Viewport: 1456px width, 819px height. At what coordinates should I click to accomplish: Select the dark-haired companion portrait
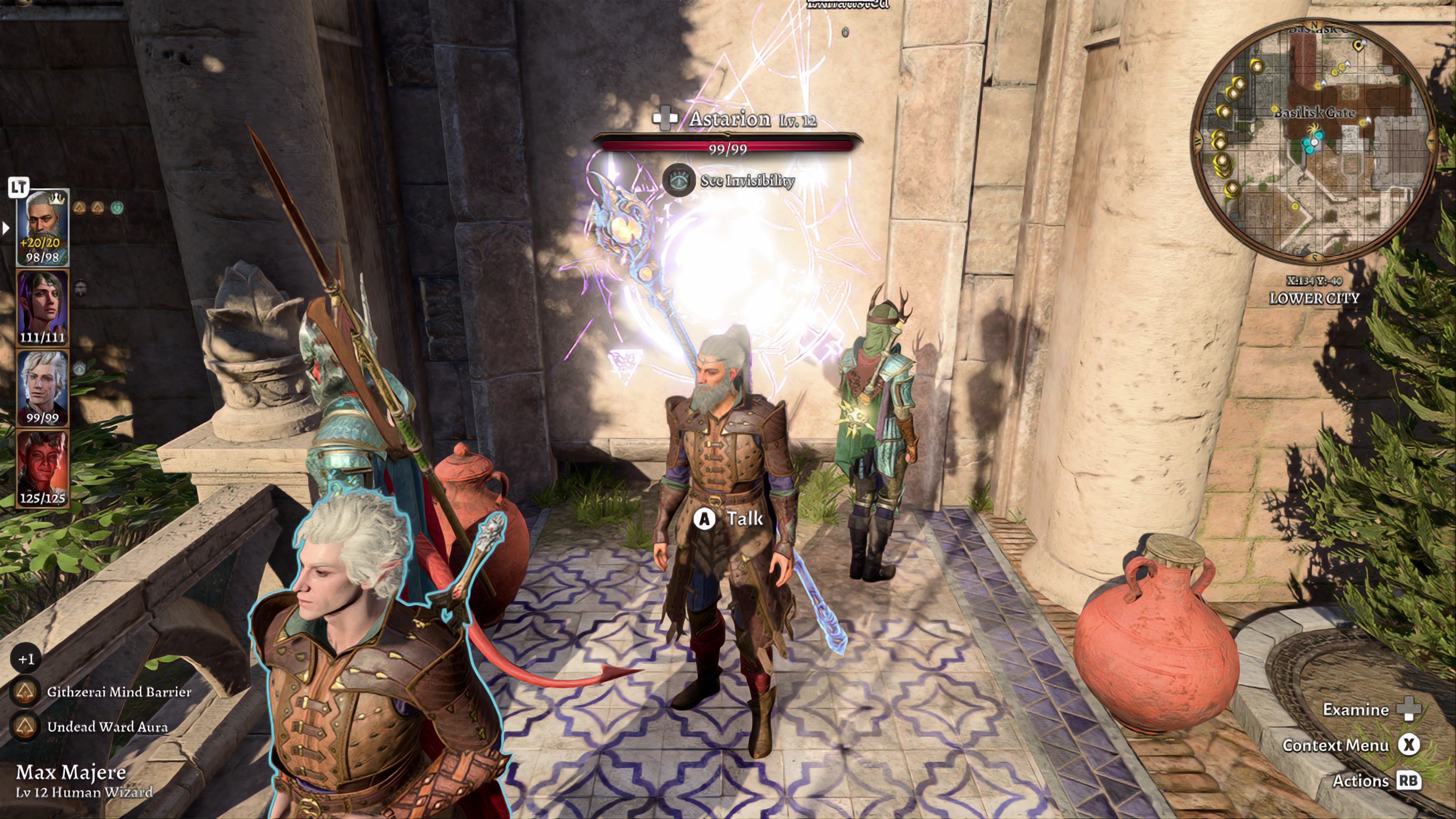pos(42,307)
